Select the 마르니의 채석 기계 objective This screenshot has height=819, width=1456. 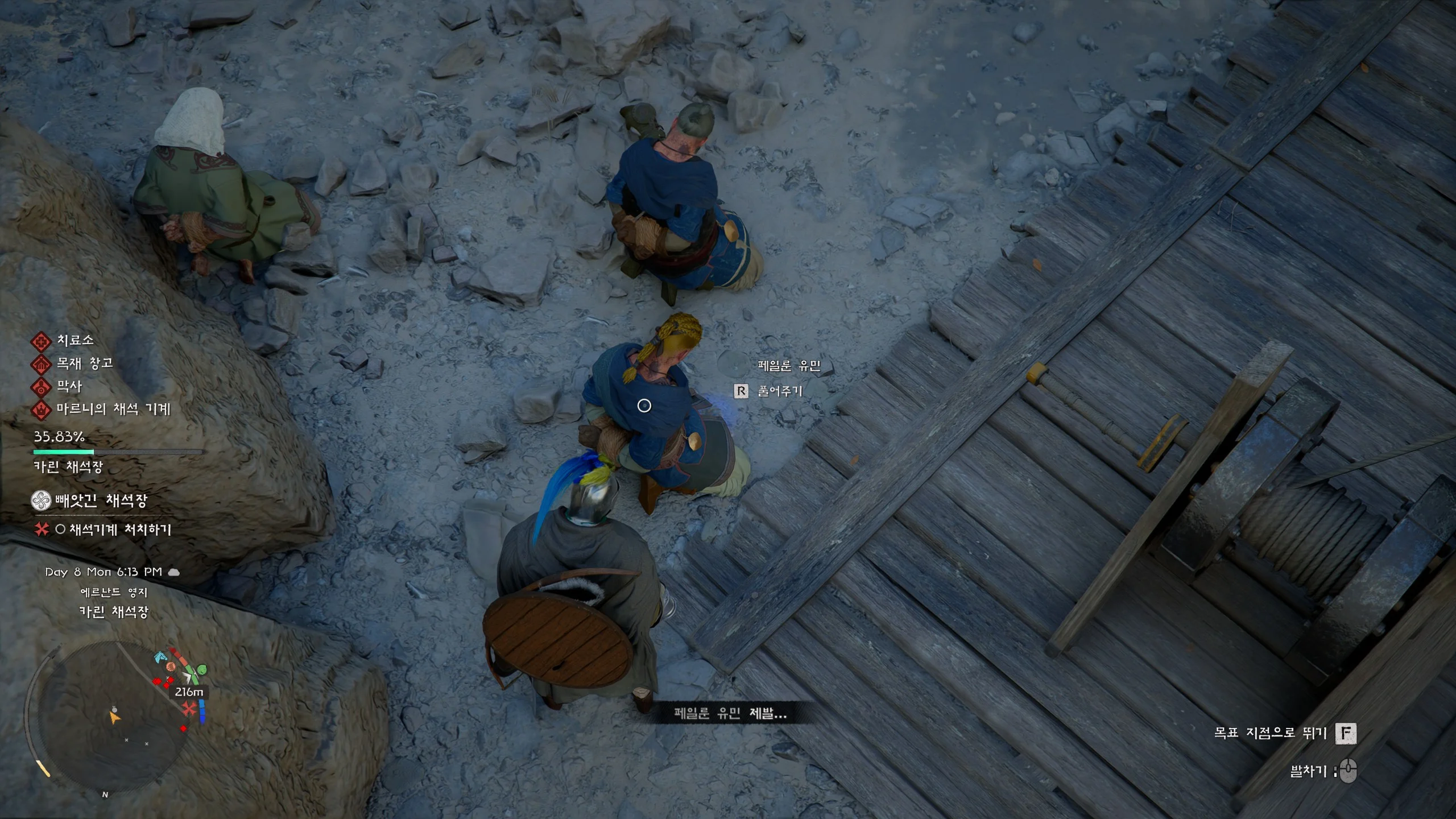113,409
